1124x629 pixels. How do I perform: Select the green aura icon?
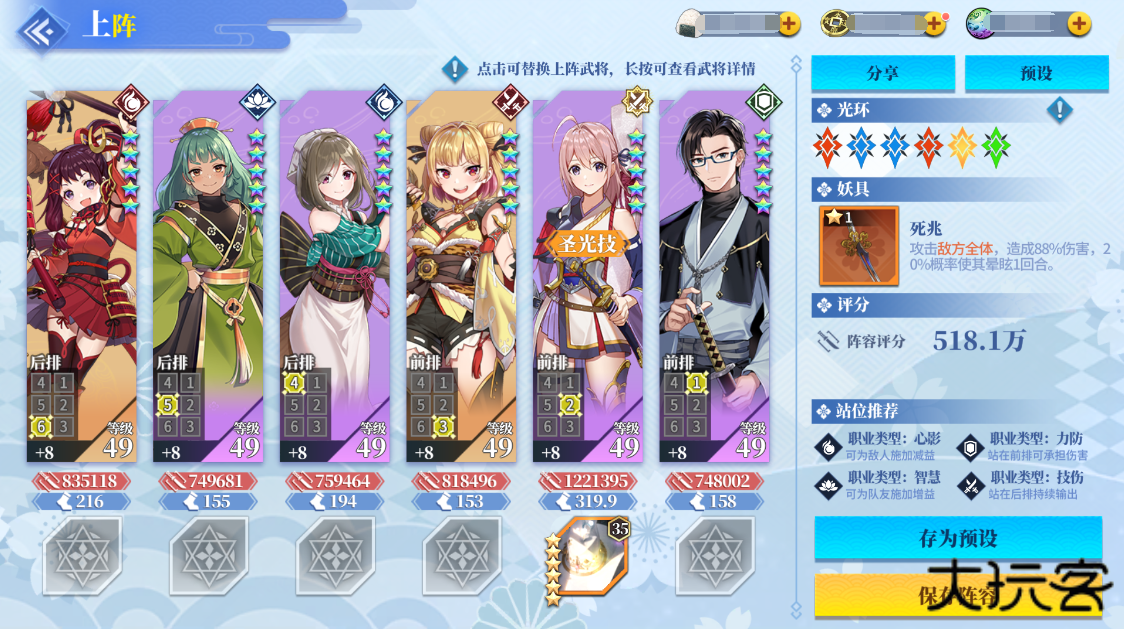coord(996,148)
